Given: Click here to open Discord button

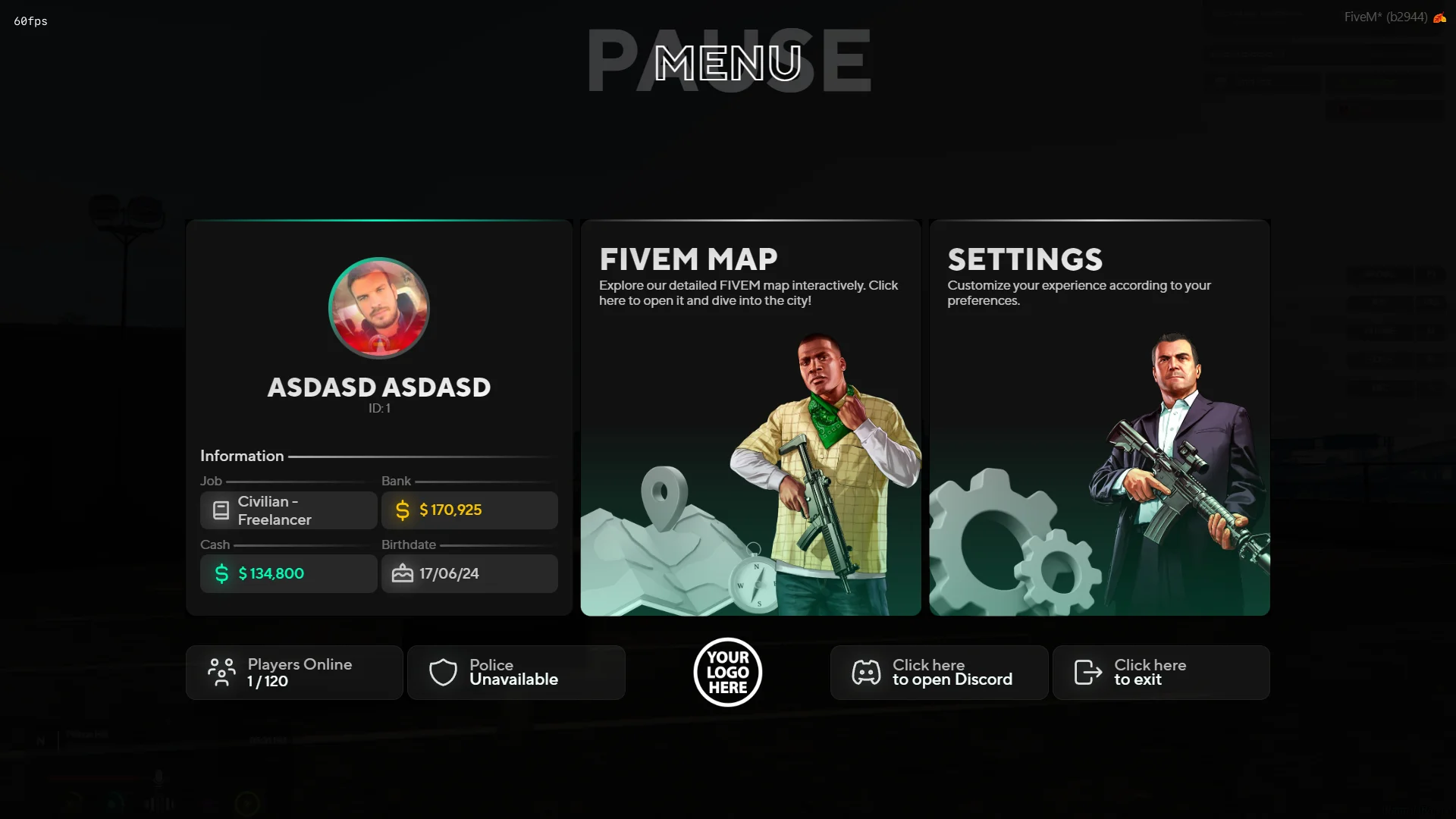Looking at the screenshot, I should coord(939,673).
